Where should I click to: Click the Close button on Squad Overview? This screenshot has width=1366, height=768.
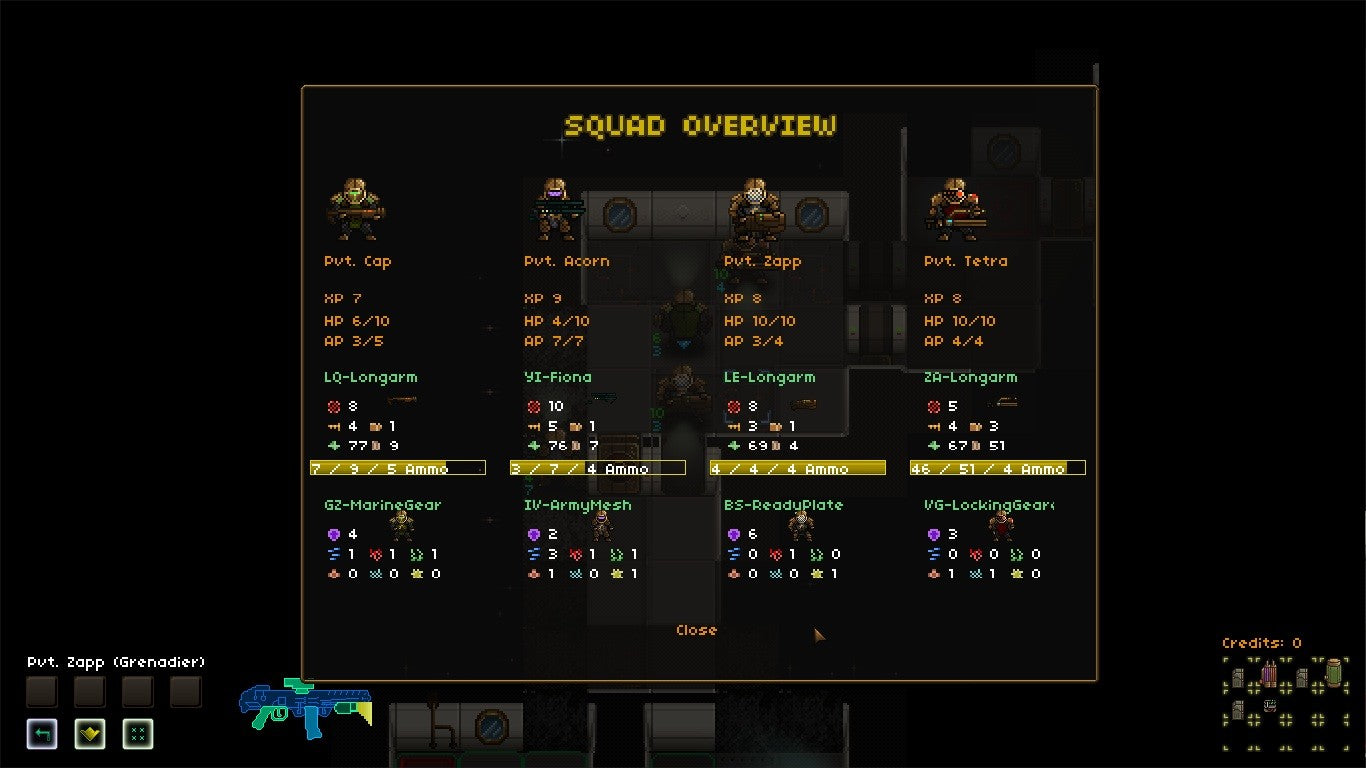[x=696, y=630]
